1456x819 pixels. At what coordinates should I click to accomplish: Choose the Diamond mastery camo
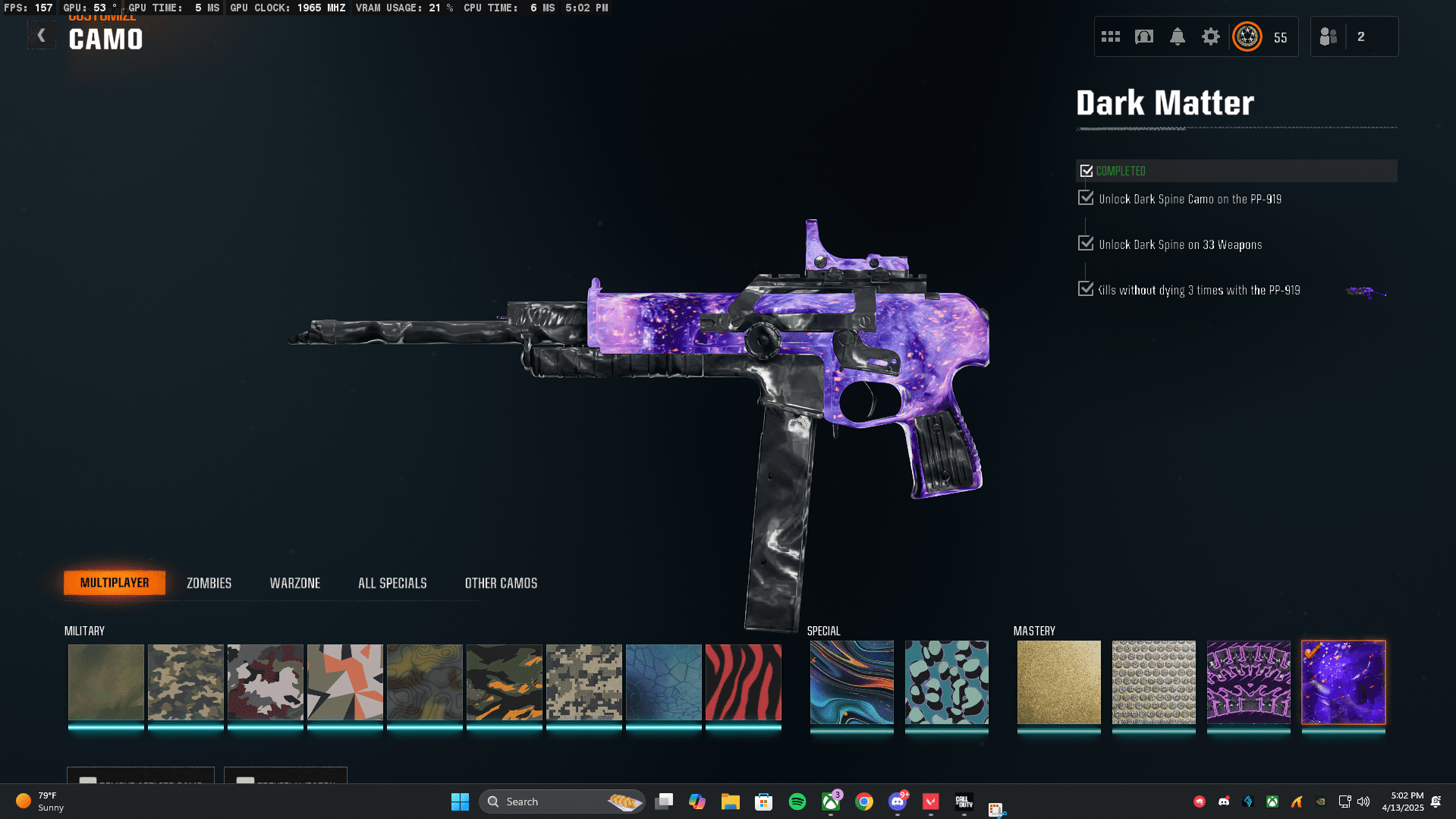[x=1153, y=682]
